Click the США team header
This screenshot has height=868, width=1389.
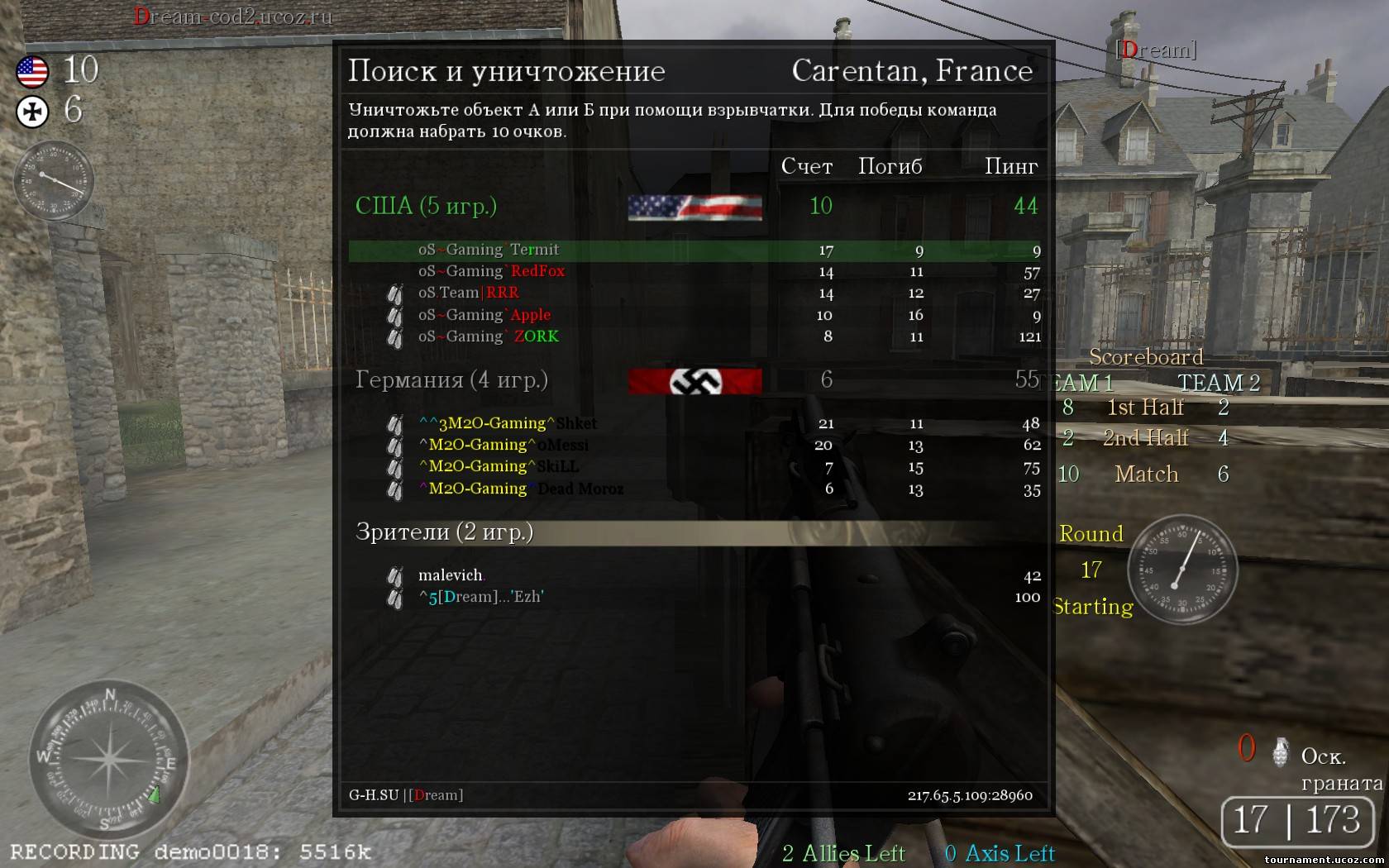(x=426, y=206)
